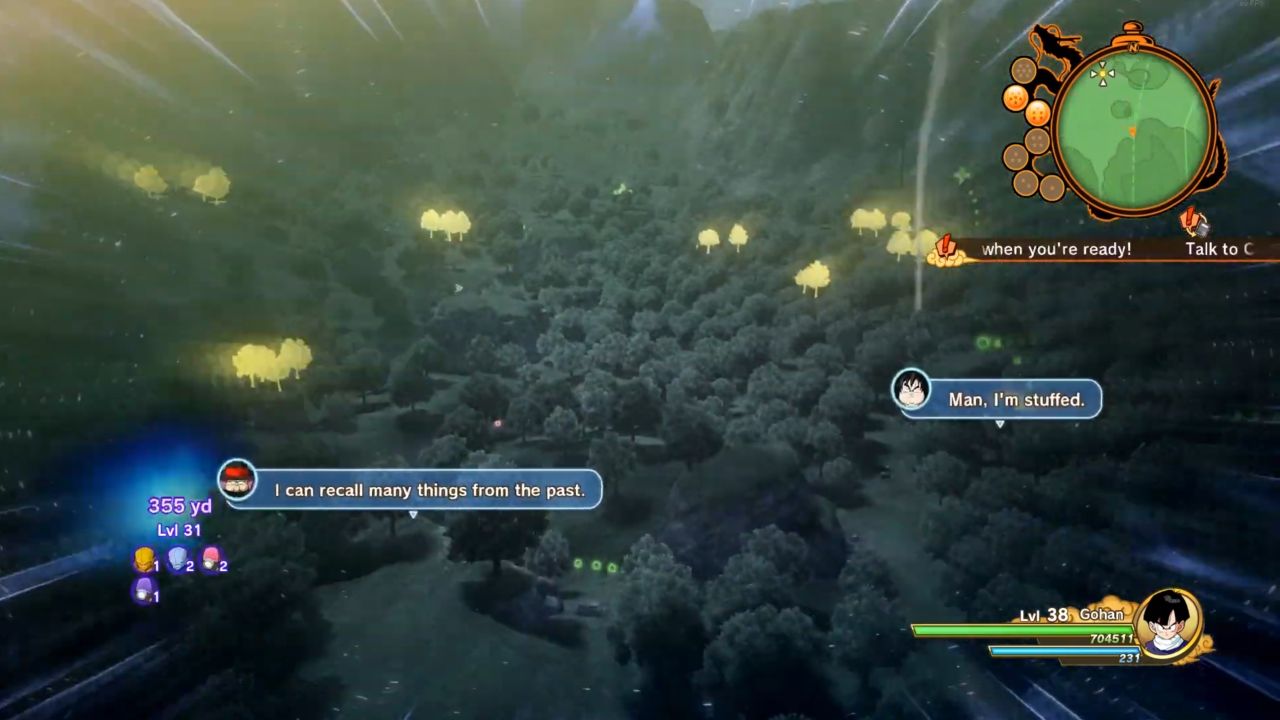
Task: Pick the purple enemy type icon
Action: [x=144, y=590]
